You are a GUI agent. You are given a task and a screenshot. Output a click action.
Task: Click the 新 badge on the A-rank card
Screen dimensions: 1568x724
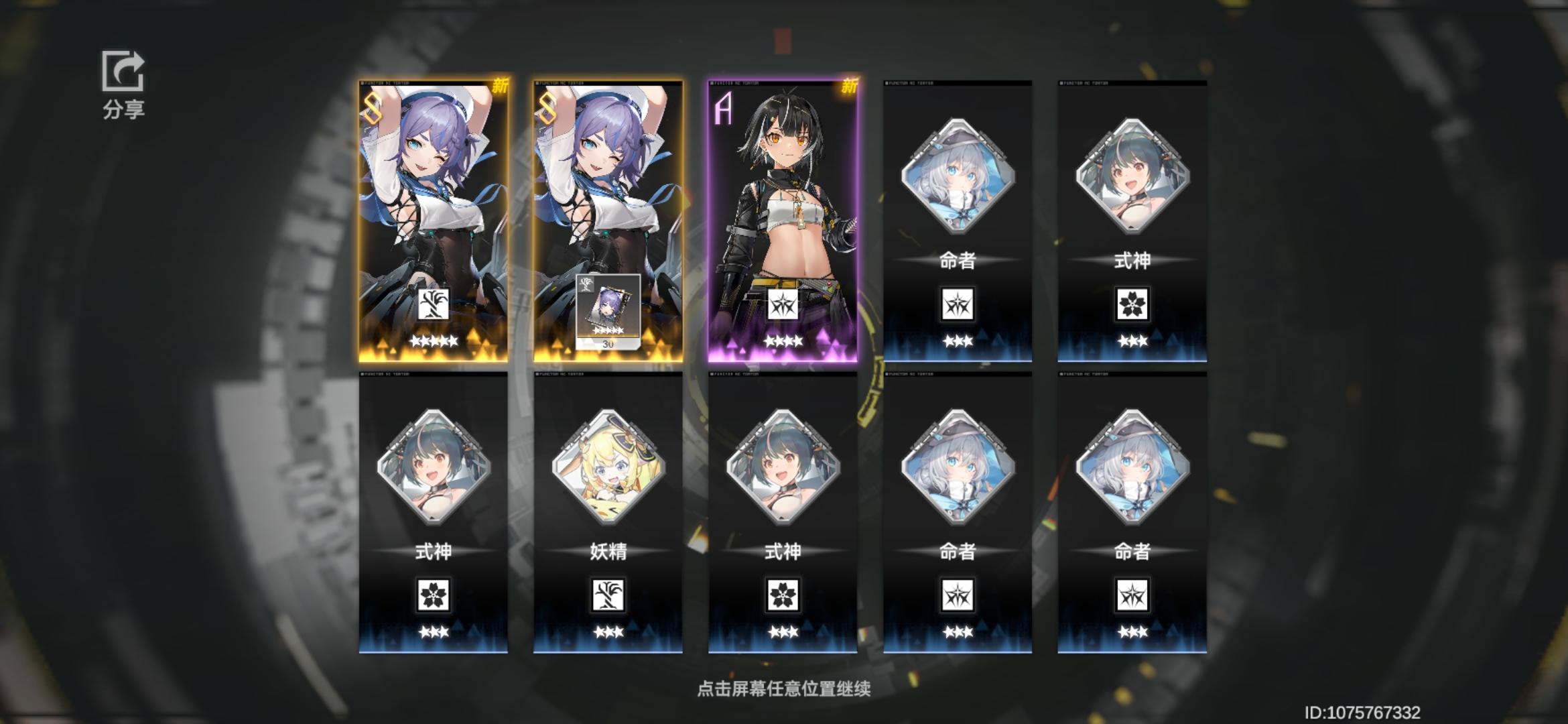[x=848, y=86]
